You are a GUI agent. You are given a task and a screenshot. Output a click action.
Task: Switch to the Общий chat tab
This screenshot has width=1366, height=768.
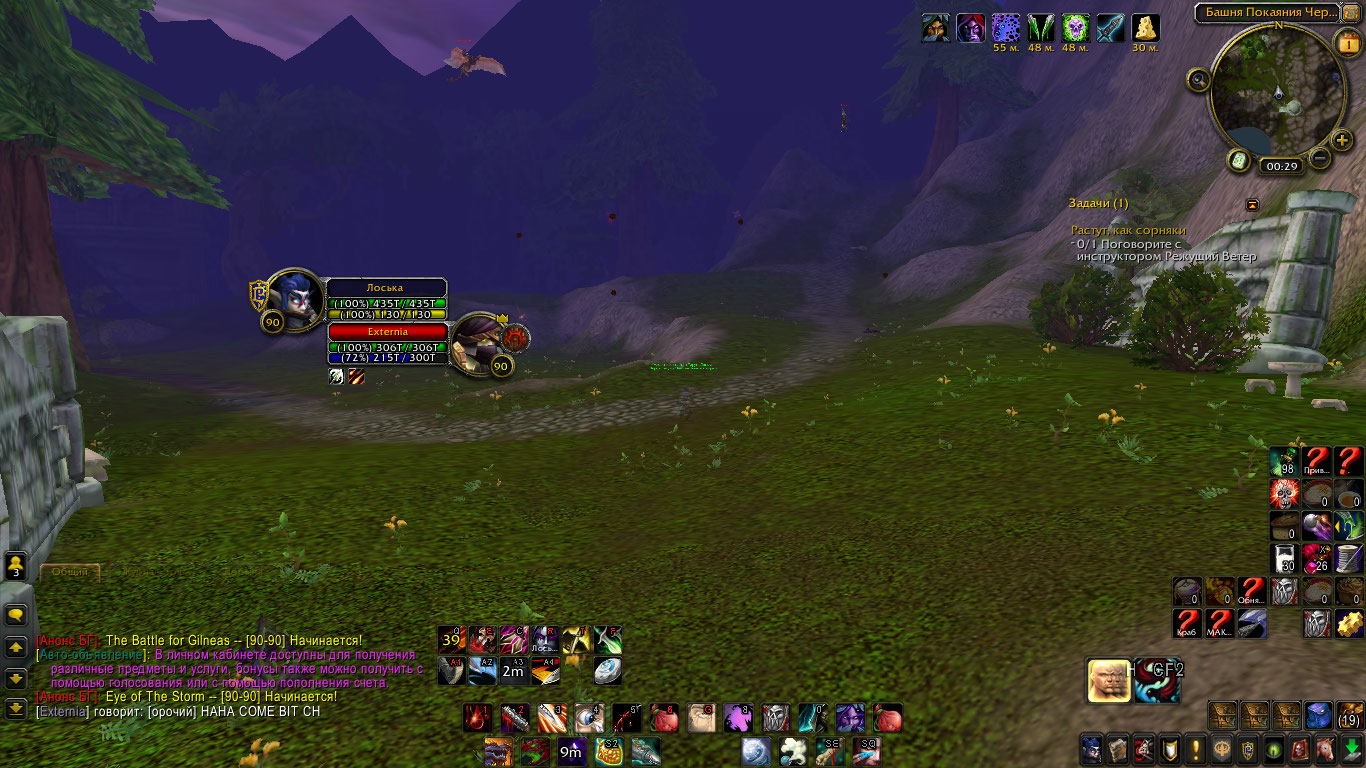(70, 572)
